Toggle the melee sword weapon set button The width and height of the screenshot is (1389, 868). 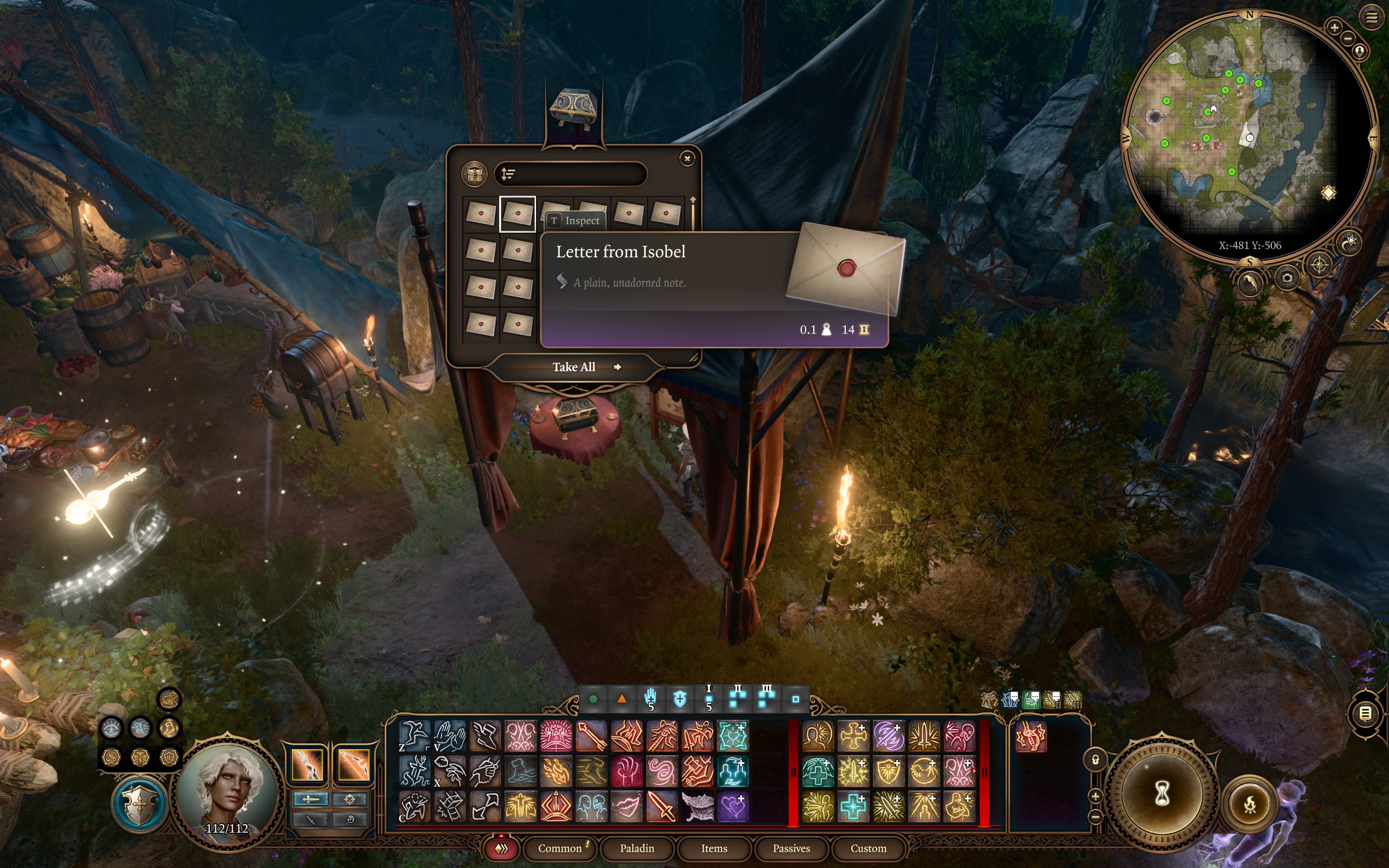tap(310, 799)
